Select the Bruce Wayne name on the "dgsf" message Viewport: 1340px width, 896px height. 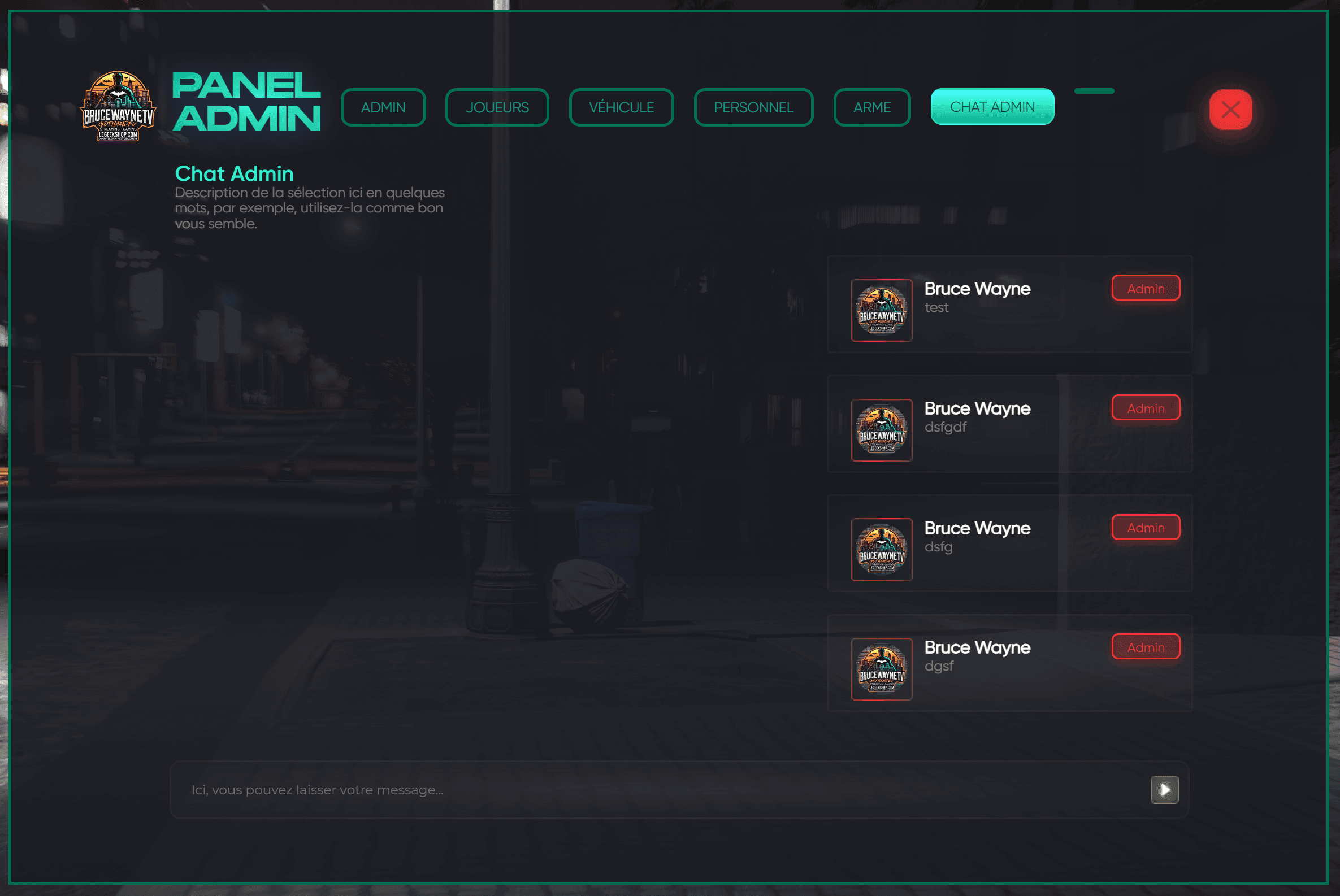tap(978, 647)
